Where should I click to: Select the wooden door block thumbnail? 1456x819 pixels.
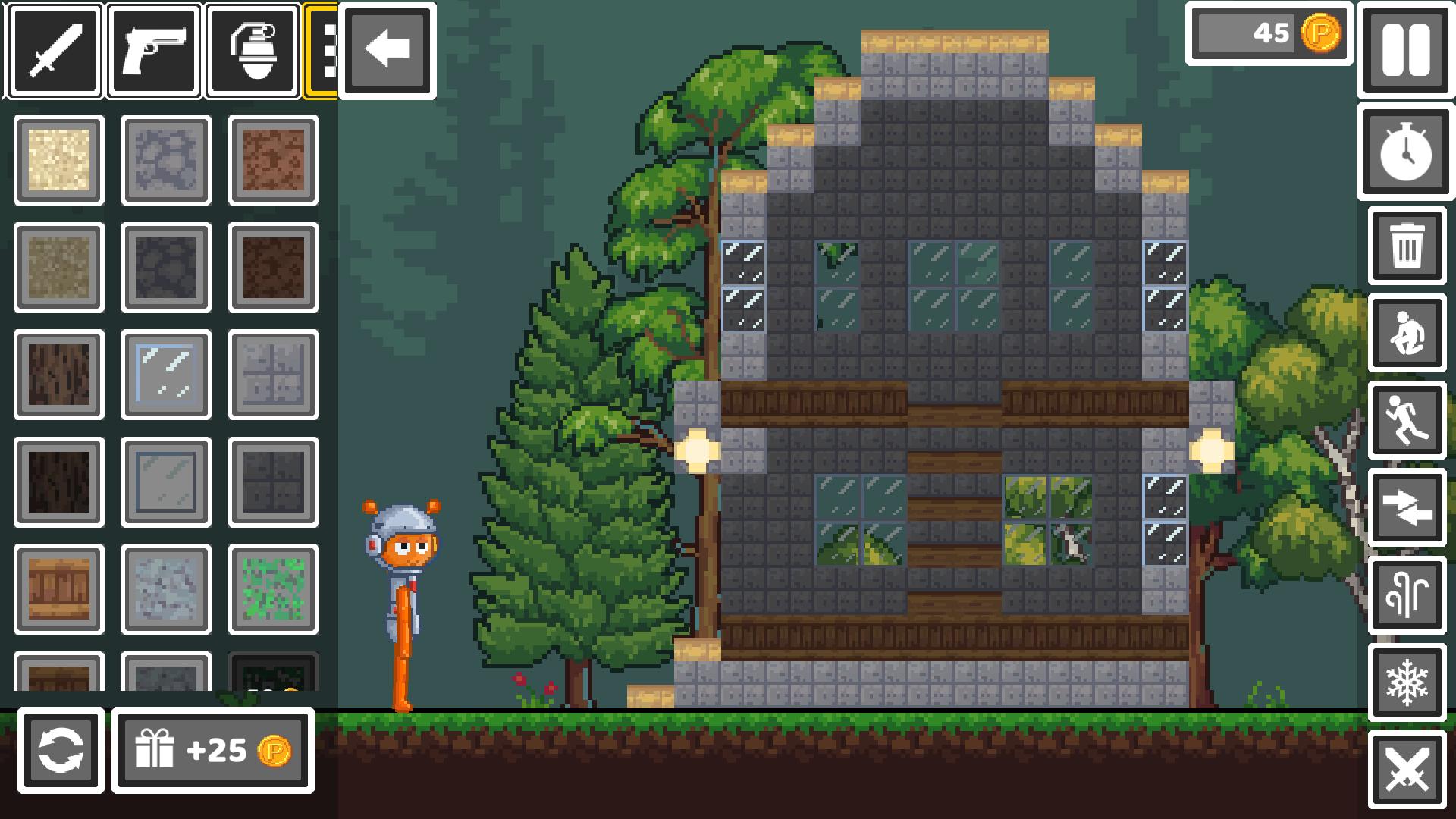(58, 591)
